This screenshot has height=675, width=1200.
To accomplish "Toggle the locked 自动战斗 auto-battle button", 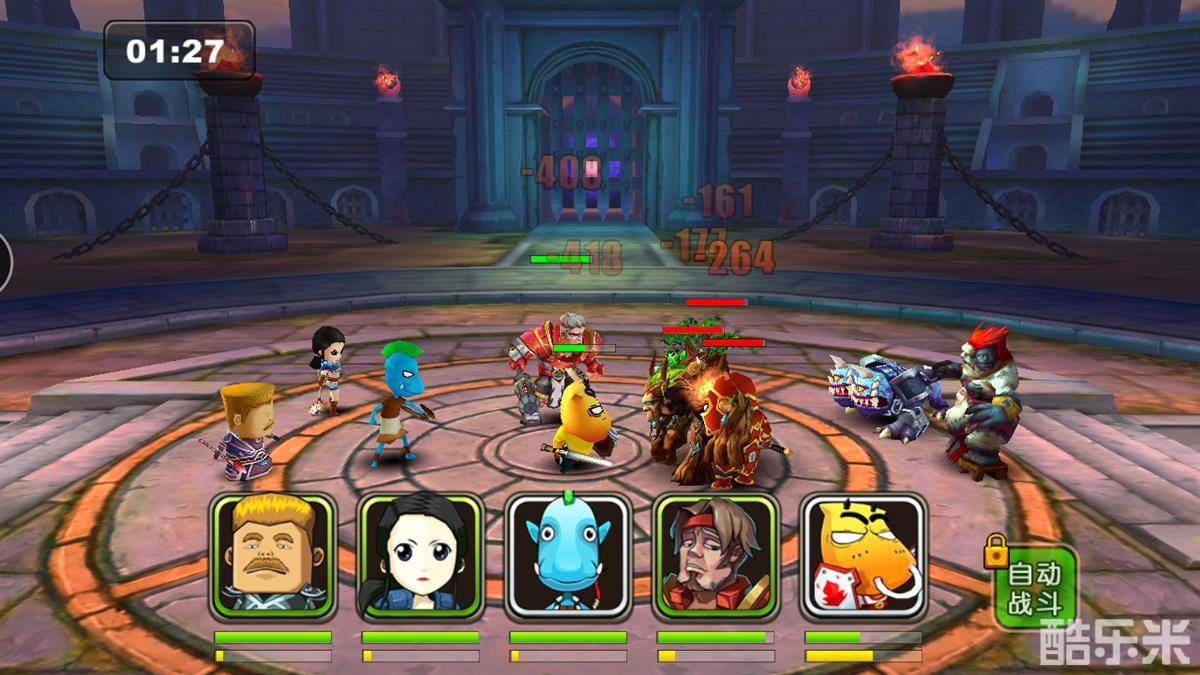I will click(x=1036, y=588).
